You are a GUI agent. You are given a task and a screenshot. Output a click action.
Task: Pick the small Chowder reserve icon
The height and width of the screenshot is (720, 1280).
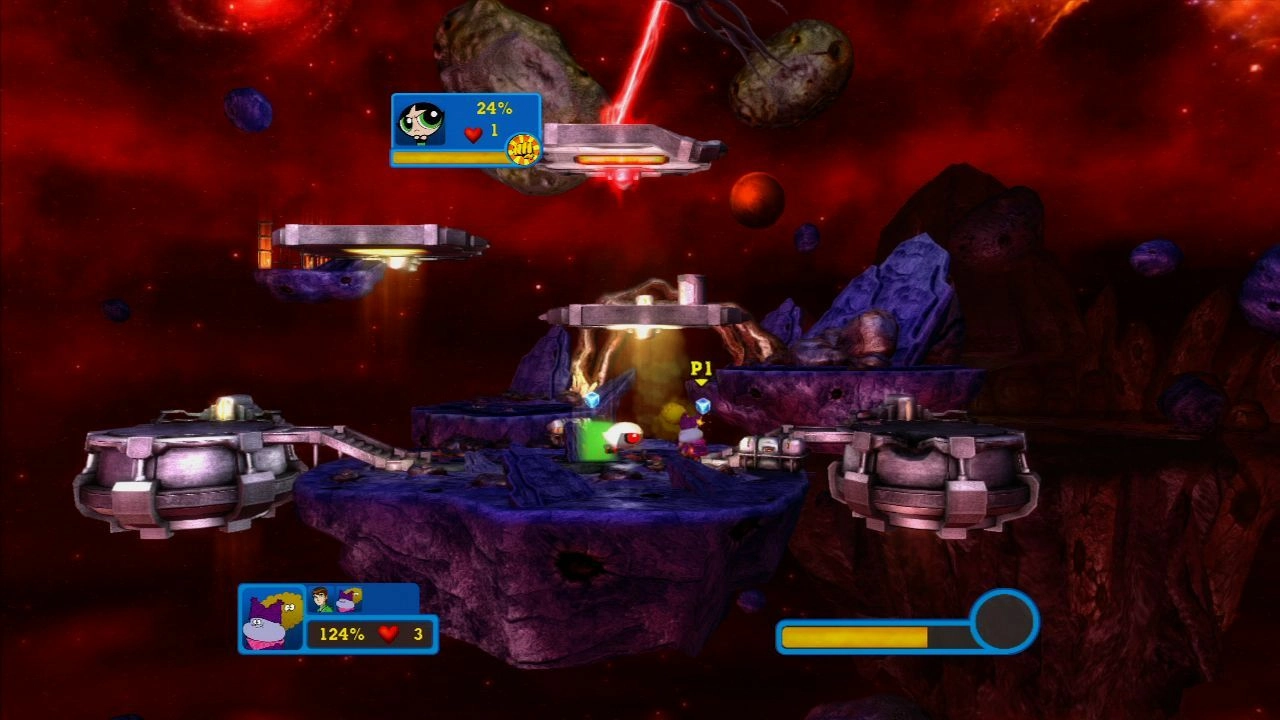pyautogui.click(x=349, y=599)
